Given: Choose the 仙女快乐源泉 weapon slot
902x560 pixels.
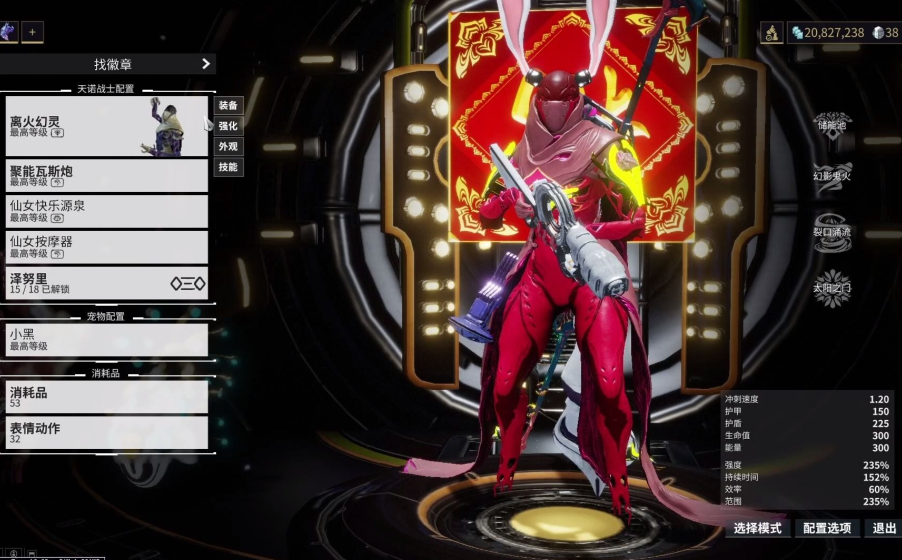Looking at the screenshot, I should pos(106,211).
